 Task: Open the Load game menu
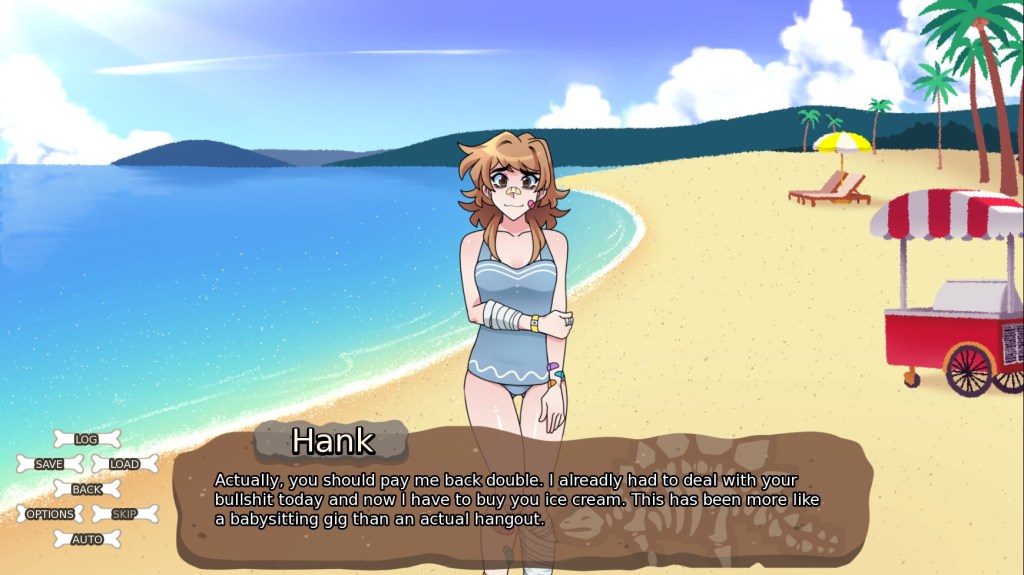click(125, 464)
